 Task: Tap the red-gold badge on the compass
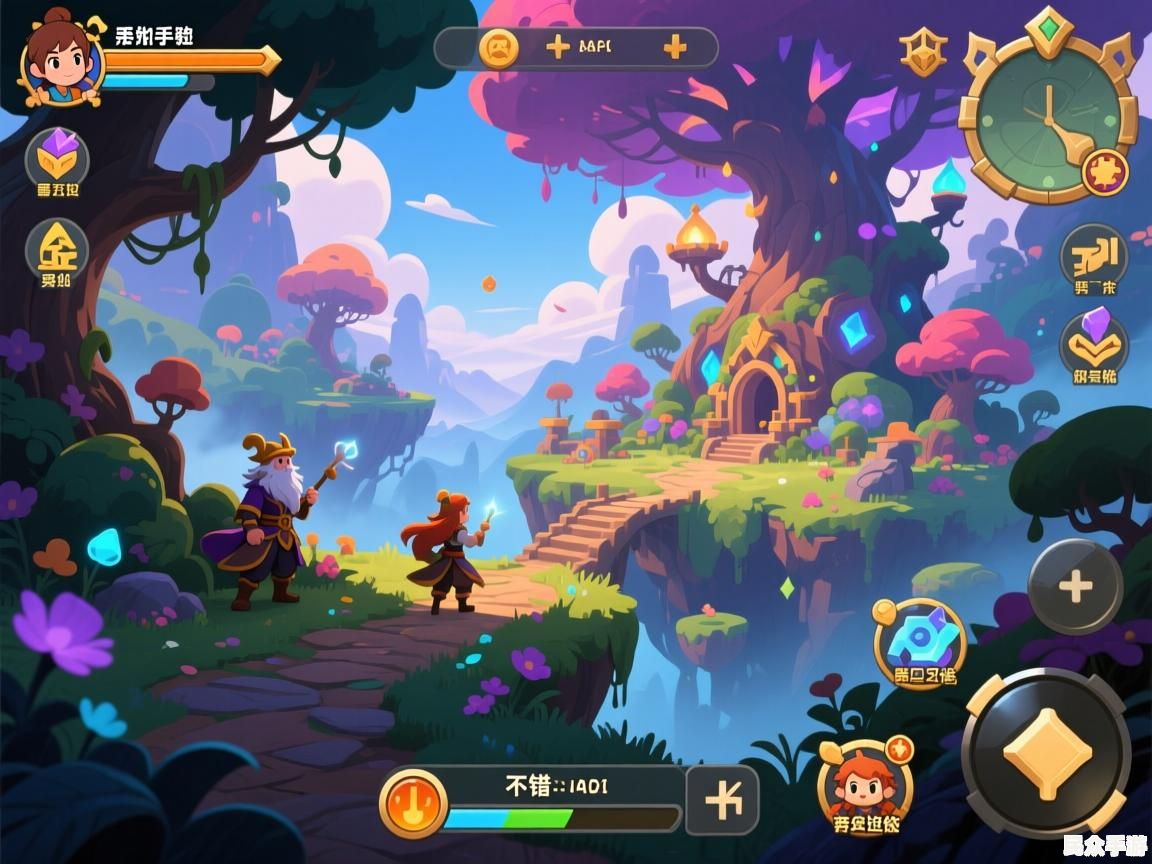1105,171
